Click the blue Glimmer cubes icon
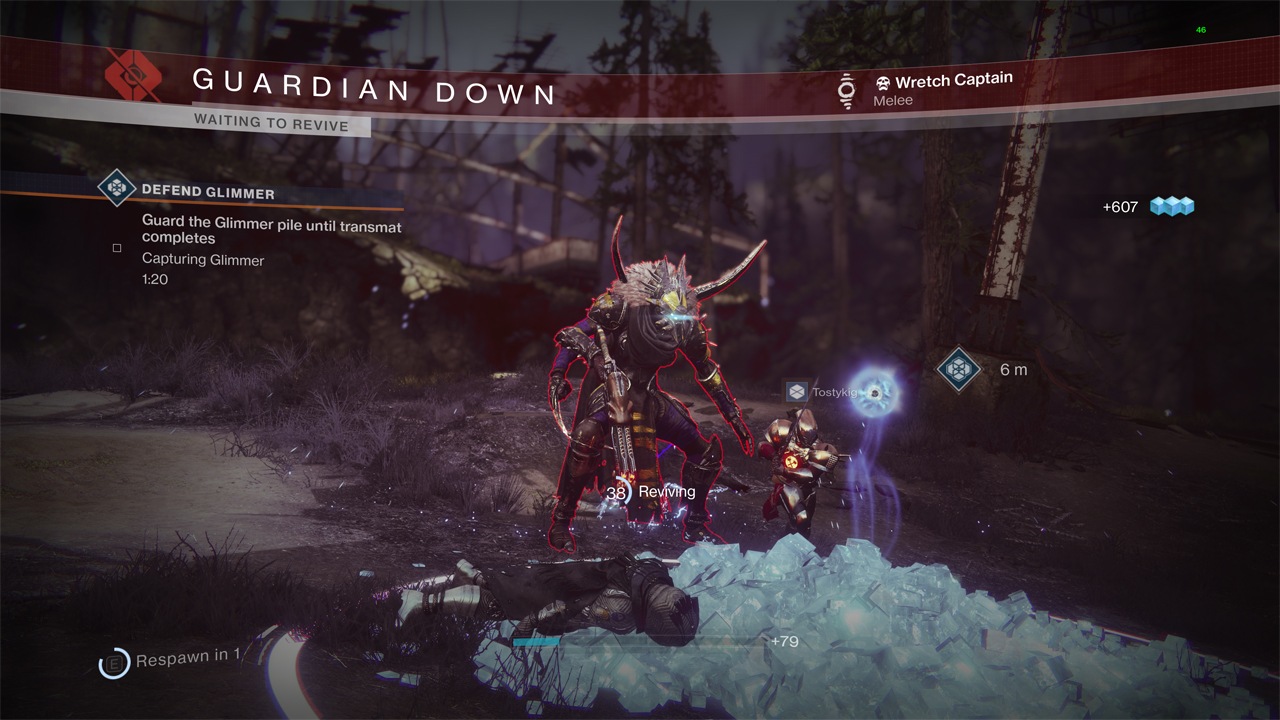The image size is (1280, 720). [x=1172, y=207]
